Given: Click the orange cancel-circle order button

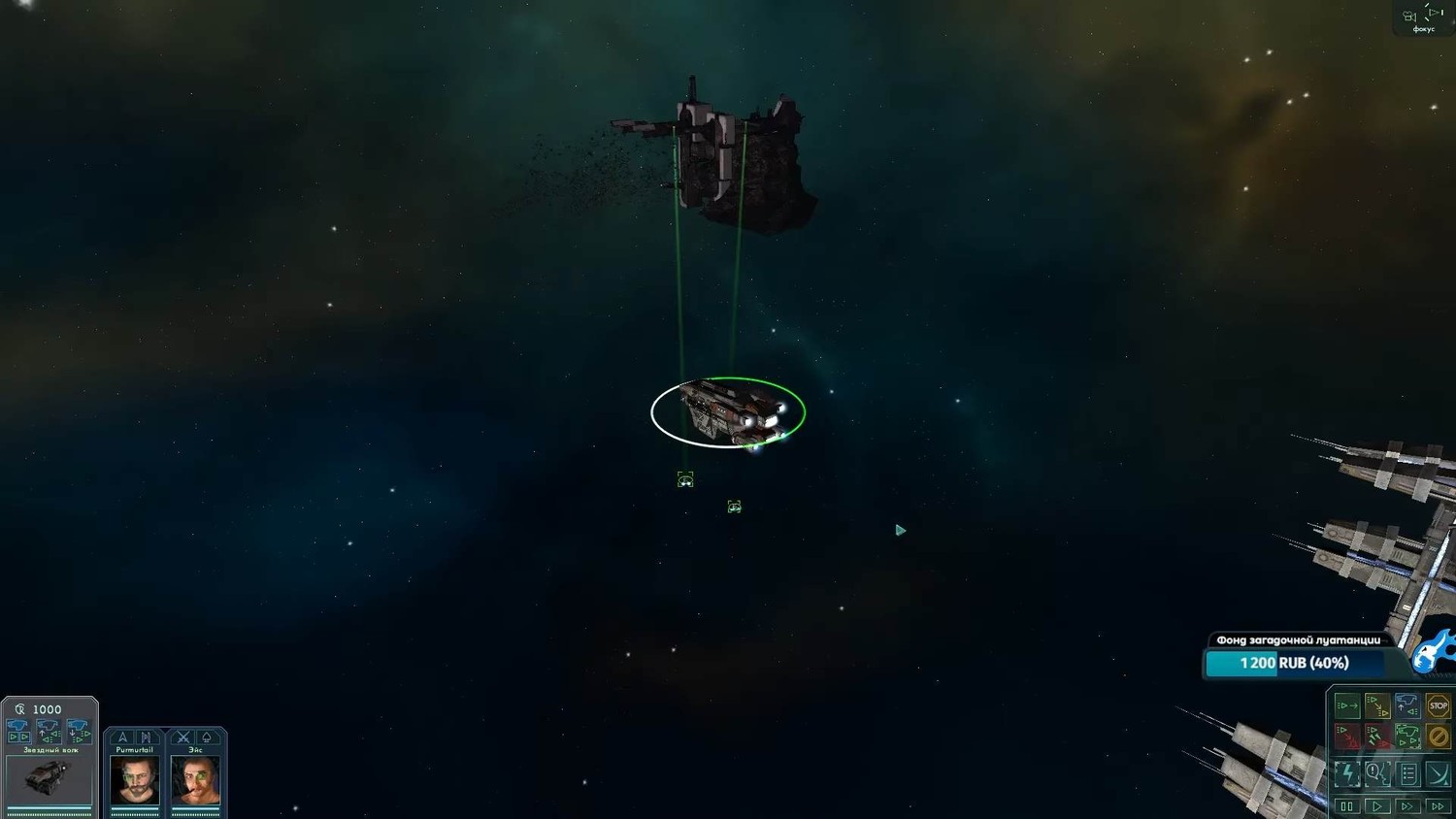Looking at the screenshot, I should point(1438,737).
